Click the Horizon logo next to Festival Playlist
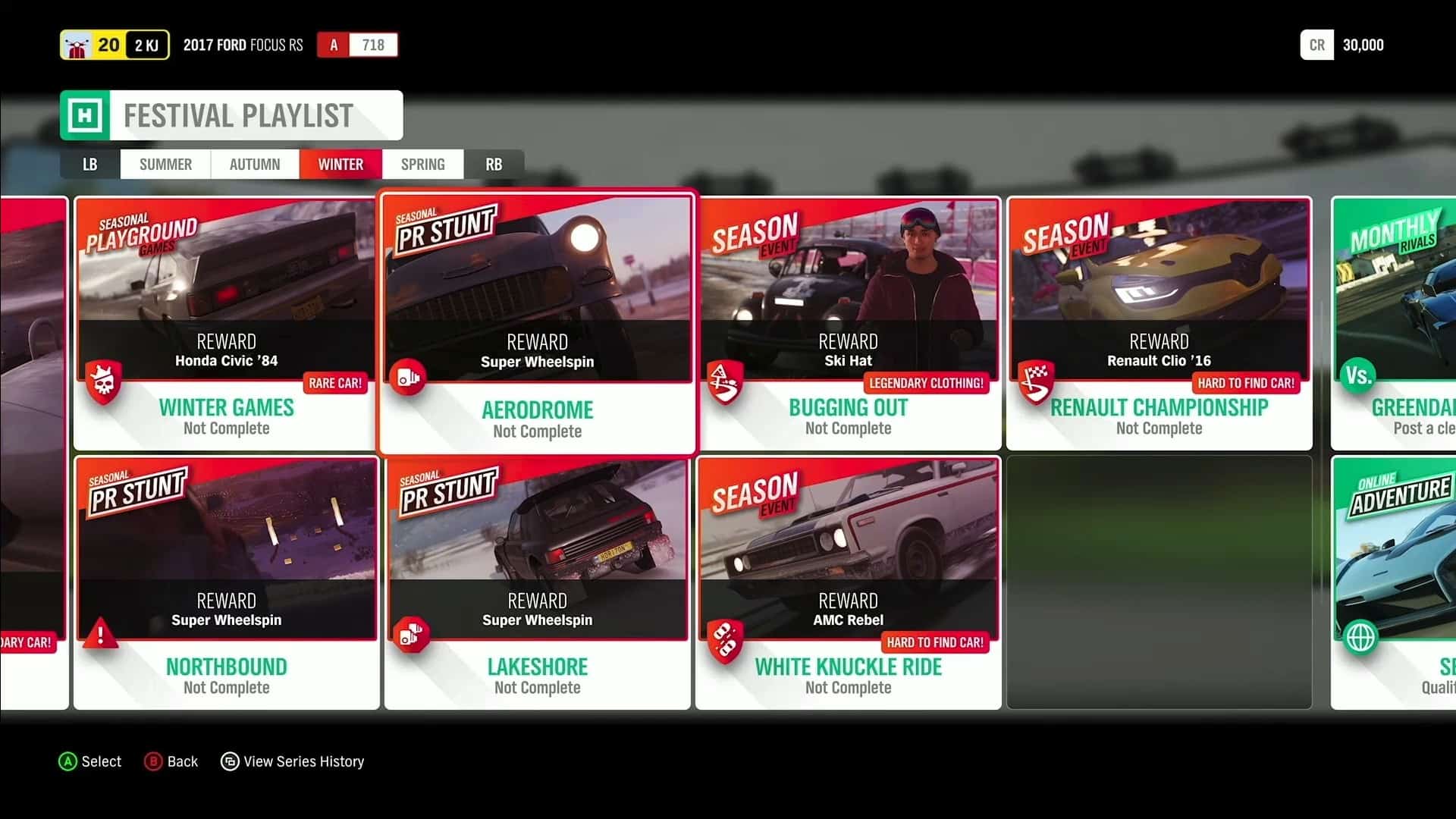1456x819 pixels. (x=84, y=115)
